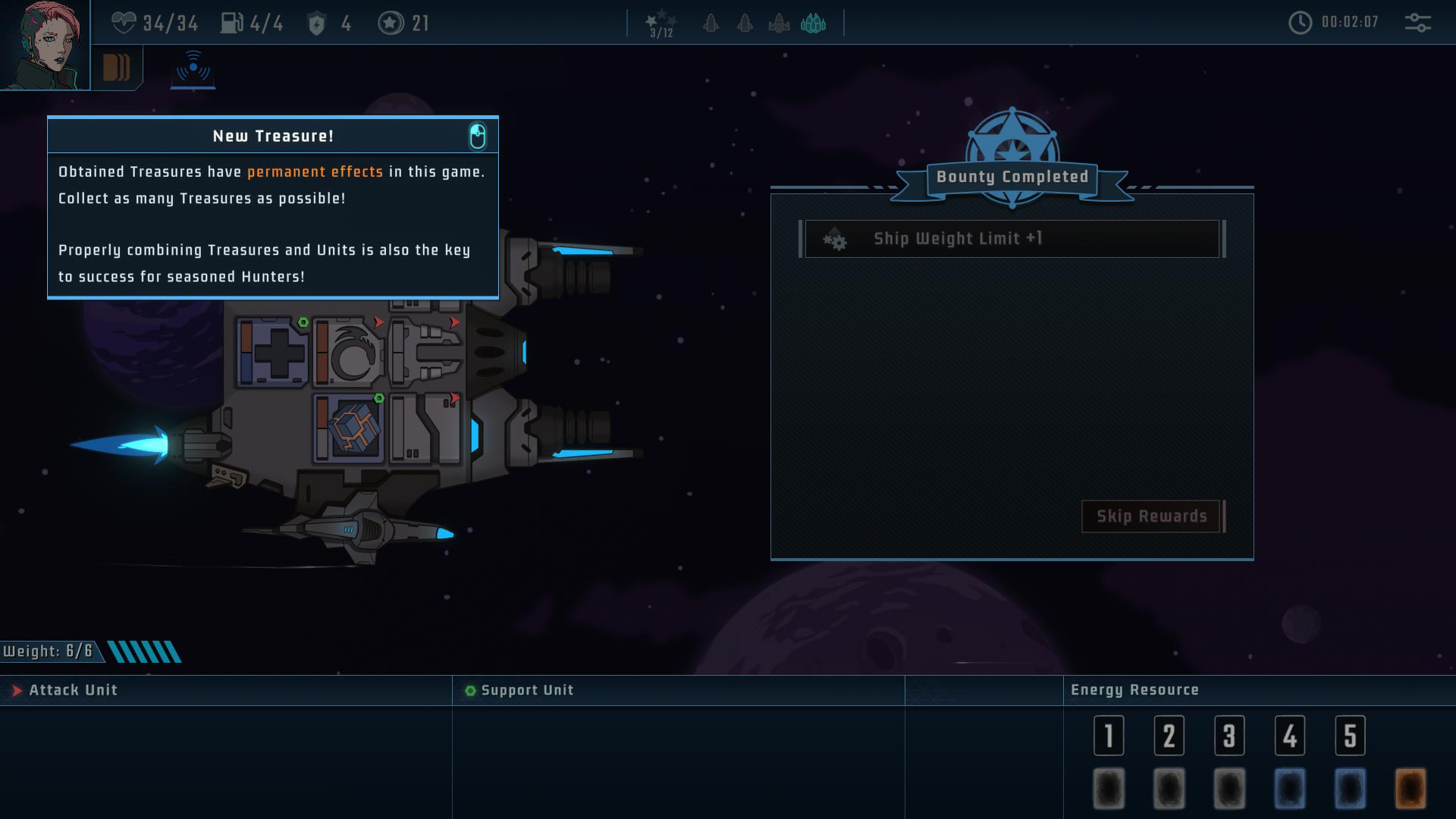Click the sector progress stars icon
The width and height of the screenshot is (1456, 819).
pos(661,24)
